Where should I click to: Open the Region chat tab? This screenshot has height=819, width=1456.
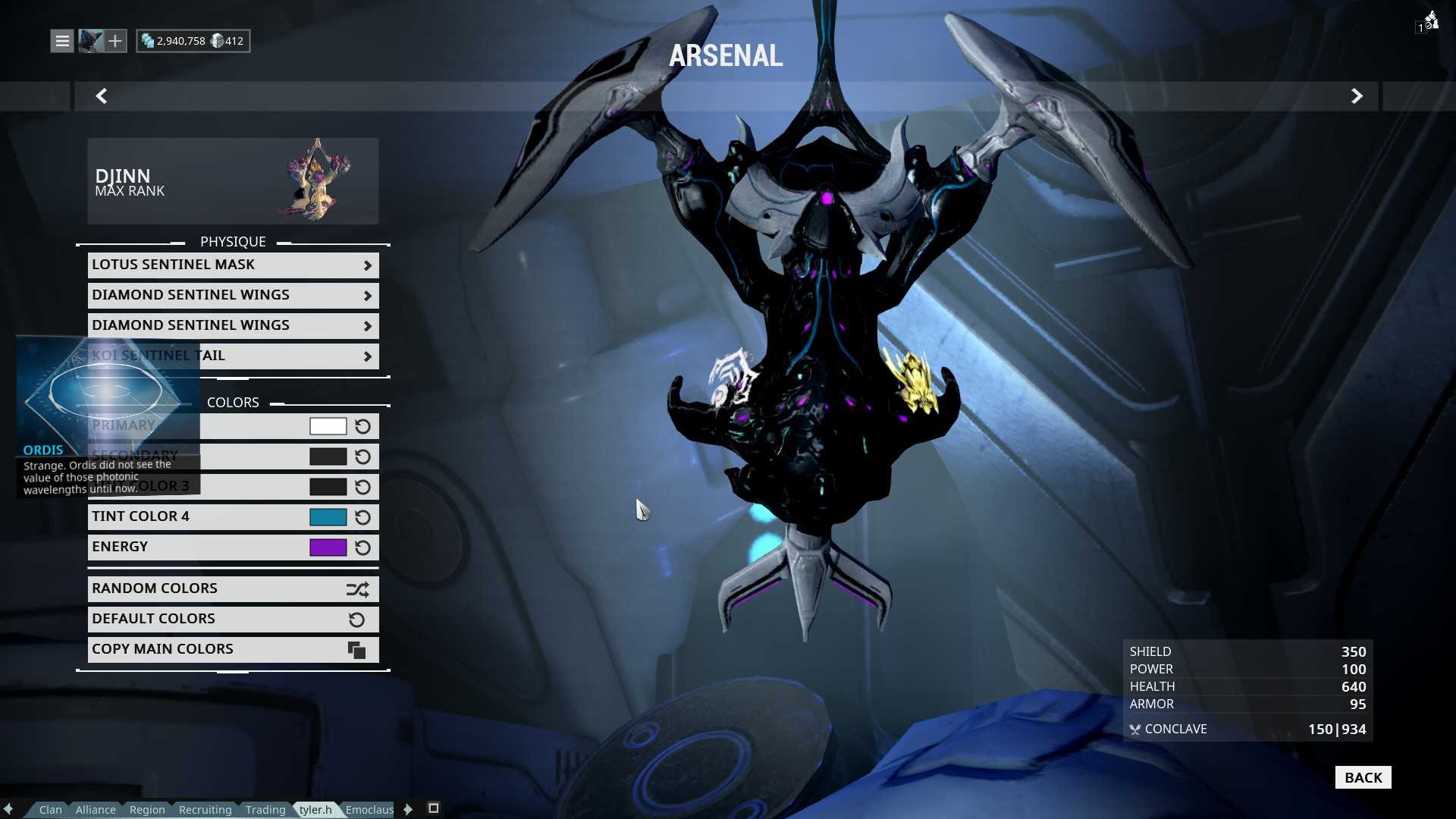point(147,809)
